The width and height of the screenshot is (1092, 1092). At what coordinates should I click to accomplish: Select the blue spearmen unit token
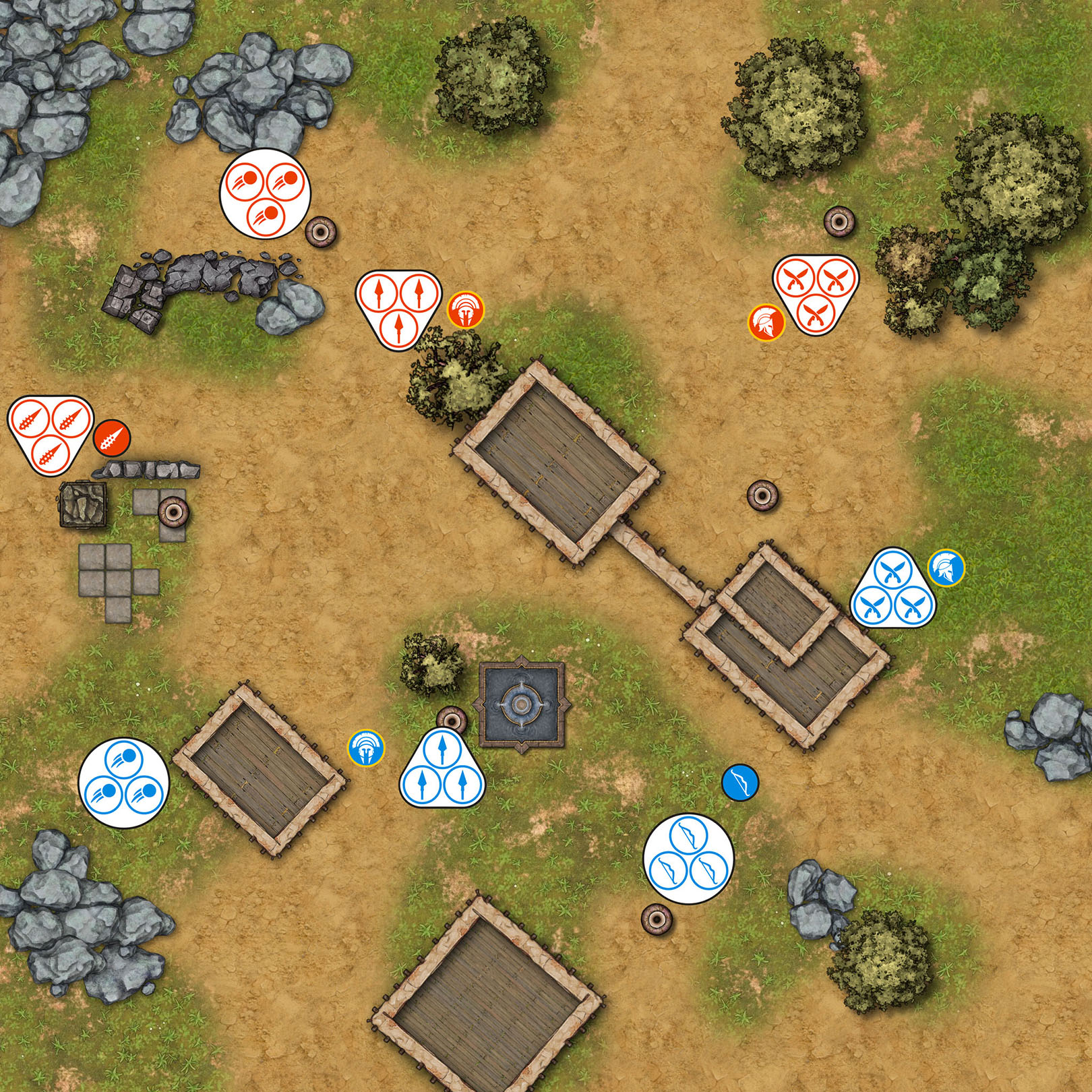pos(442,769)
